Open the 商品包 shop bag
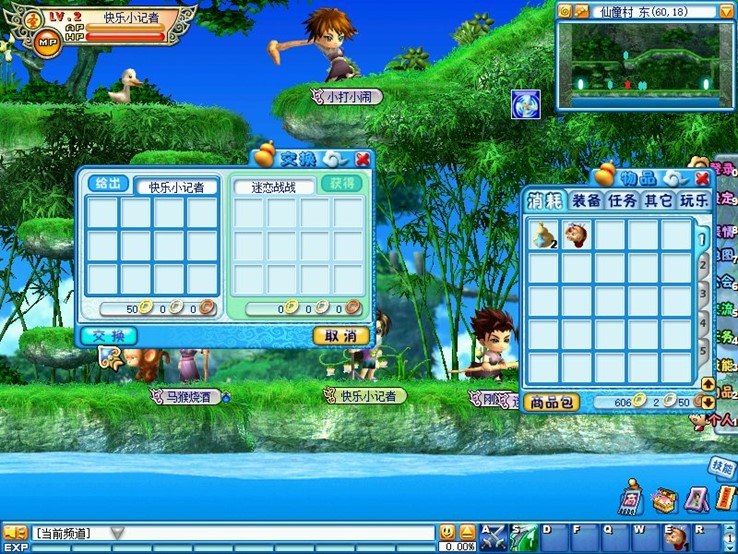 coord(550,402)
